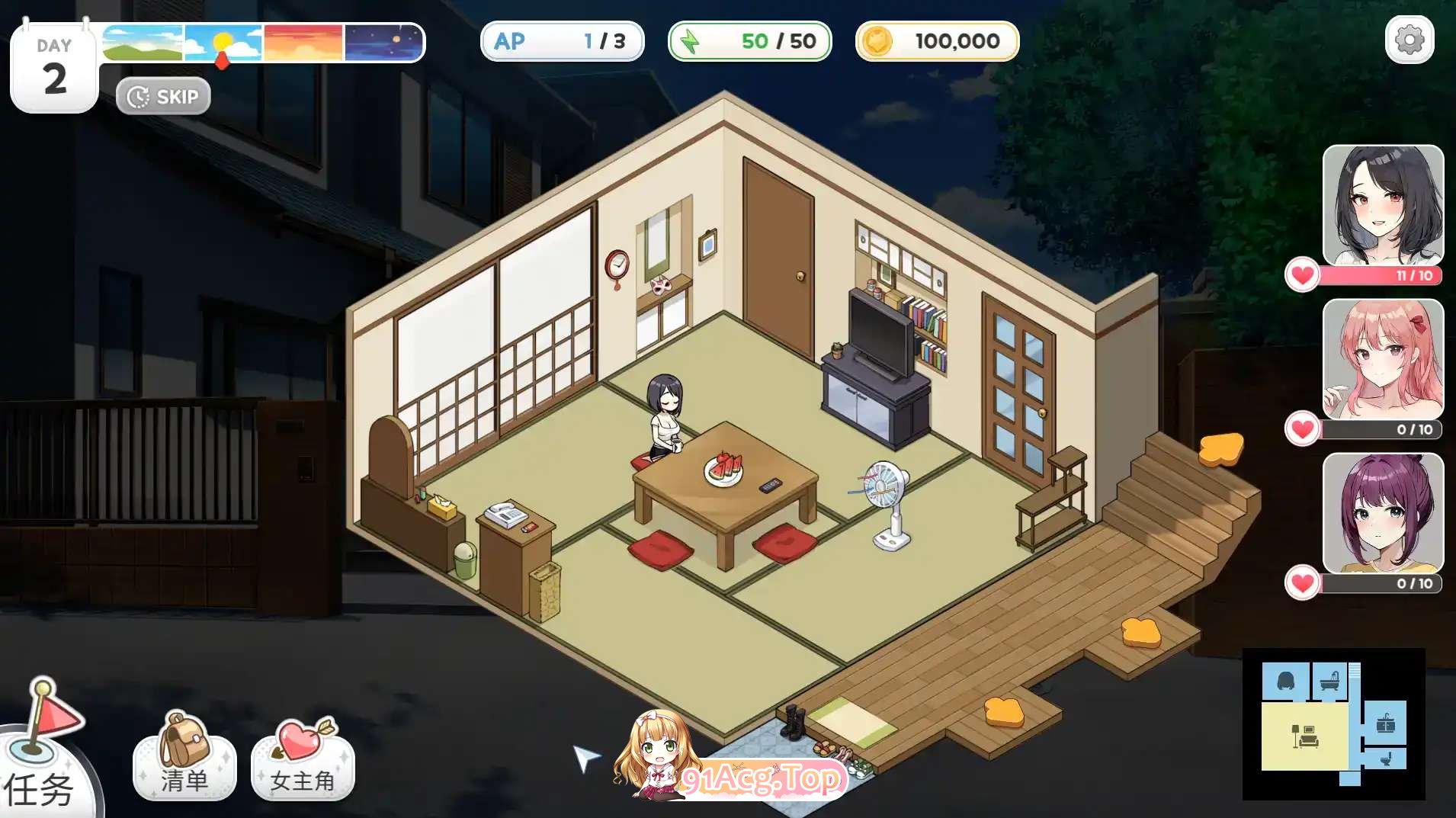Click the orange arrow by the entrance boots
This screenshot has height=818, width=1456.
pyautogui.click(x=1003, y=712)
